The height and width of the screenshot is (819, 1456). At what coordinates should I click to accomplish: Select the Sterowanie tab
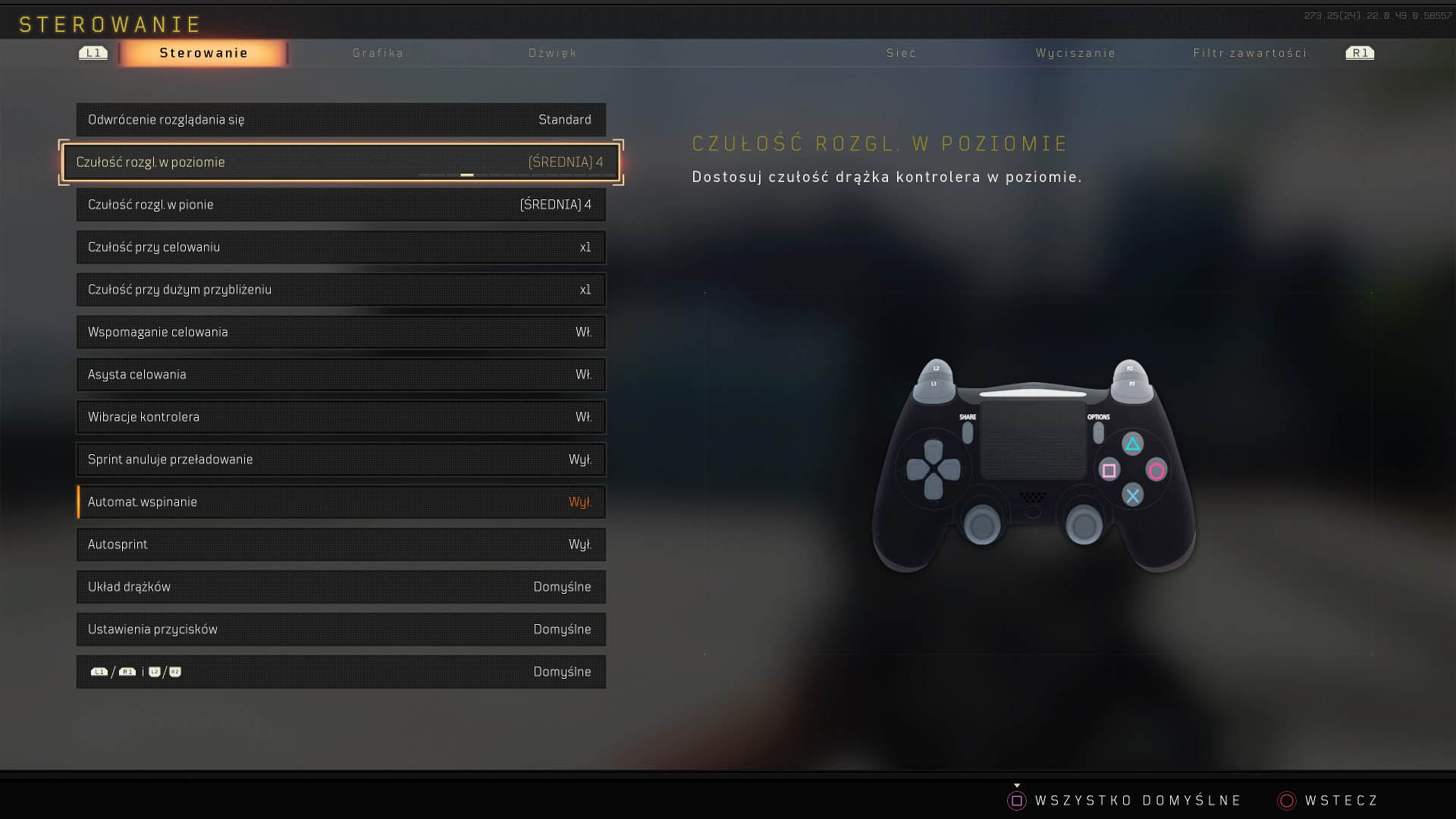(203, 53)
